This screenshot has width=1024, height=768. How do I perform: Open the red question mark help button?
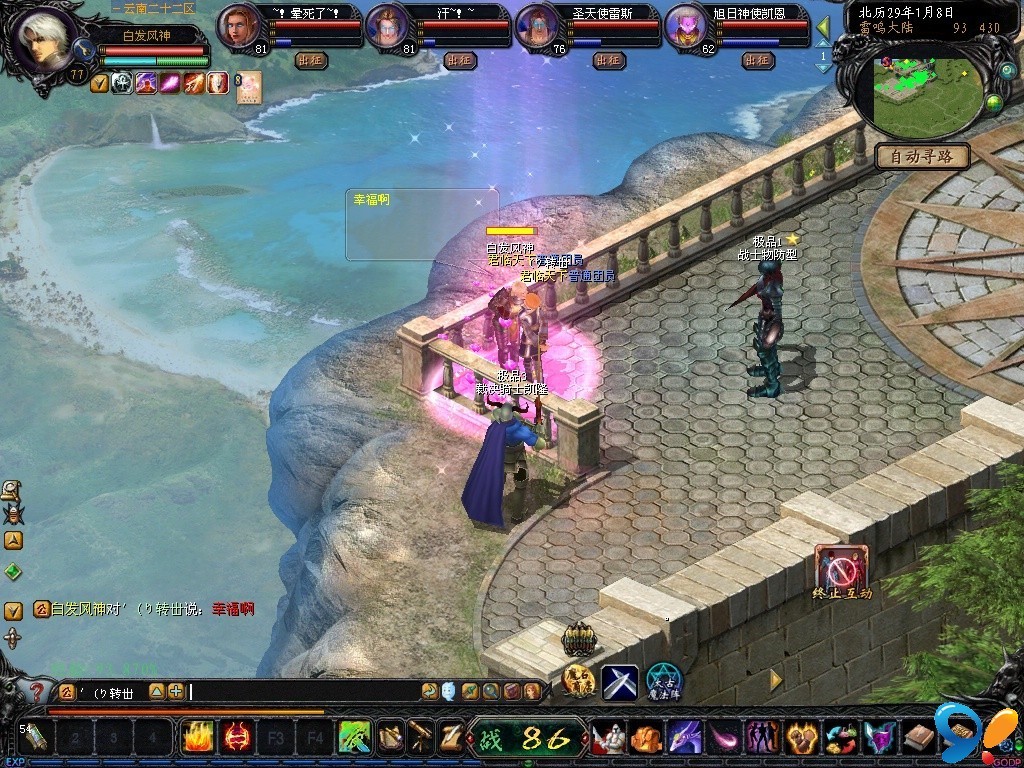36,691
